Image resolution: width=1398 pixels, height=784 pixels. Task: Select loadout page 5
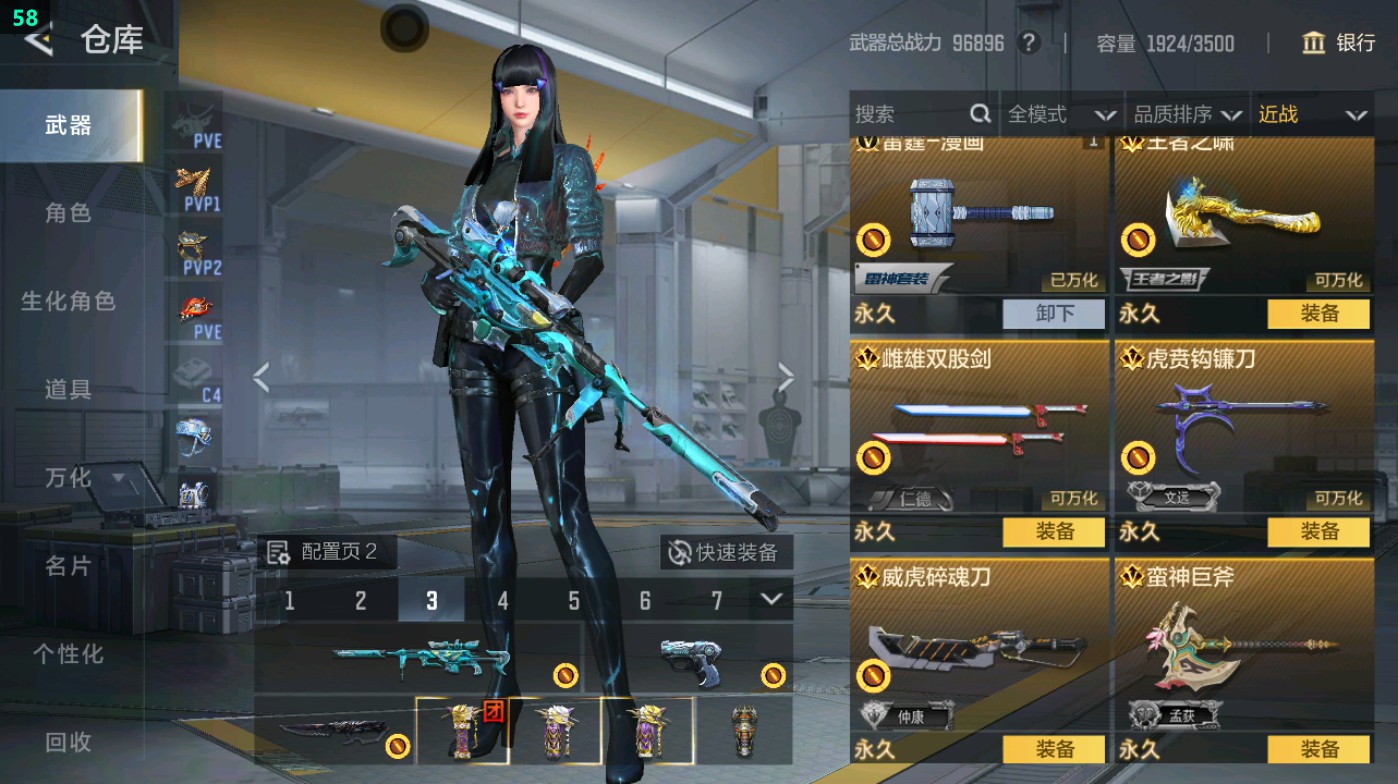(573, 601)
